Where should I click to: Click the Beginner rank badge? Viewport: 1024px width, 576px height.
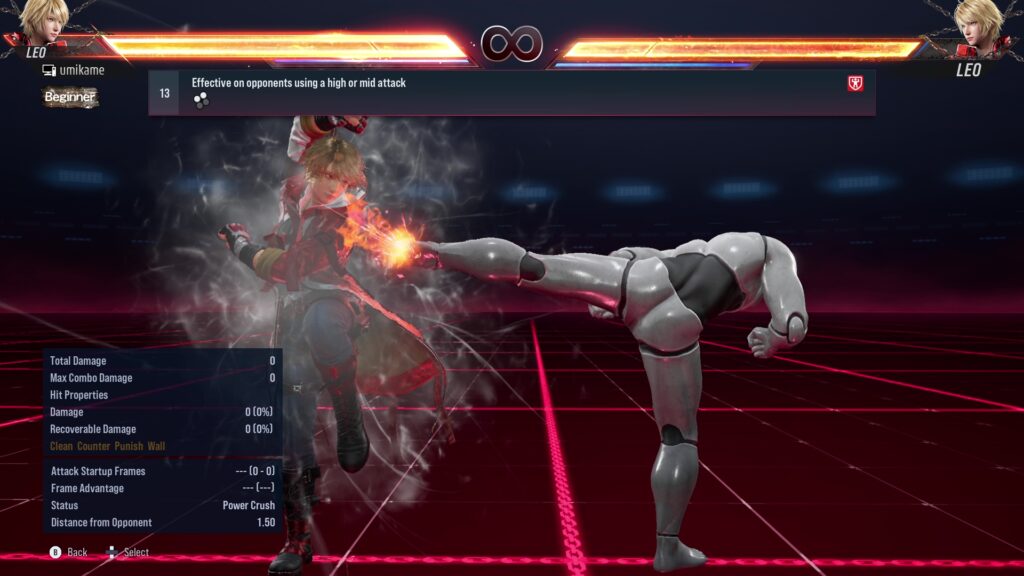click(x=70, y=97)
